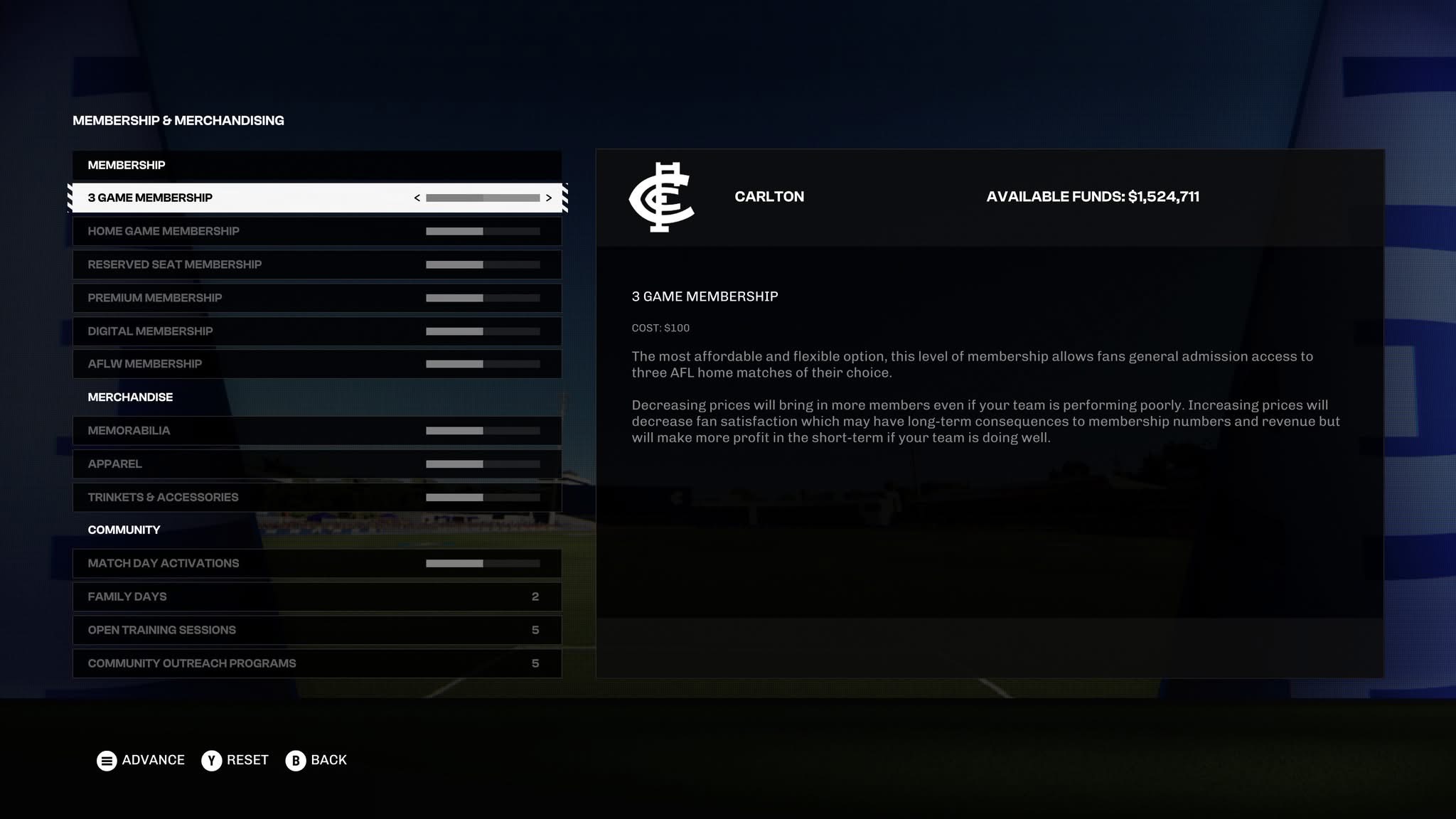
Task: Decrease 3 Game Membership price with left arrow
Action: click(x=417, y=198)
